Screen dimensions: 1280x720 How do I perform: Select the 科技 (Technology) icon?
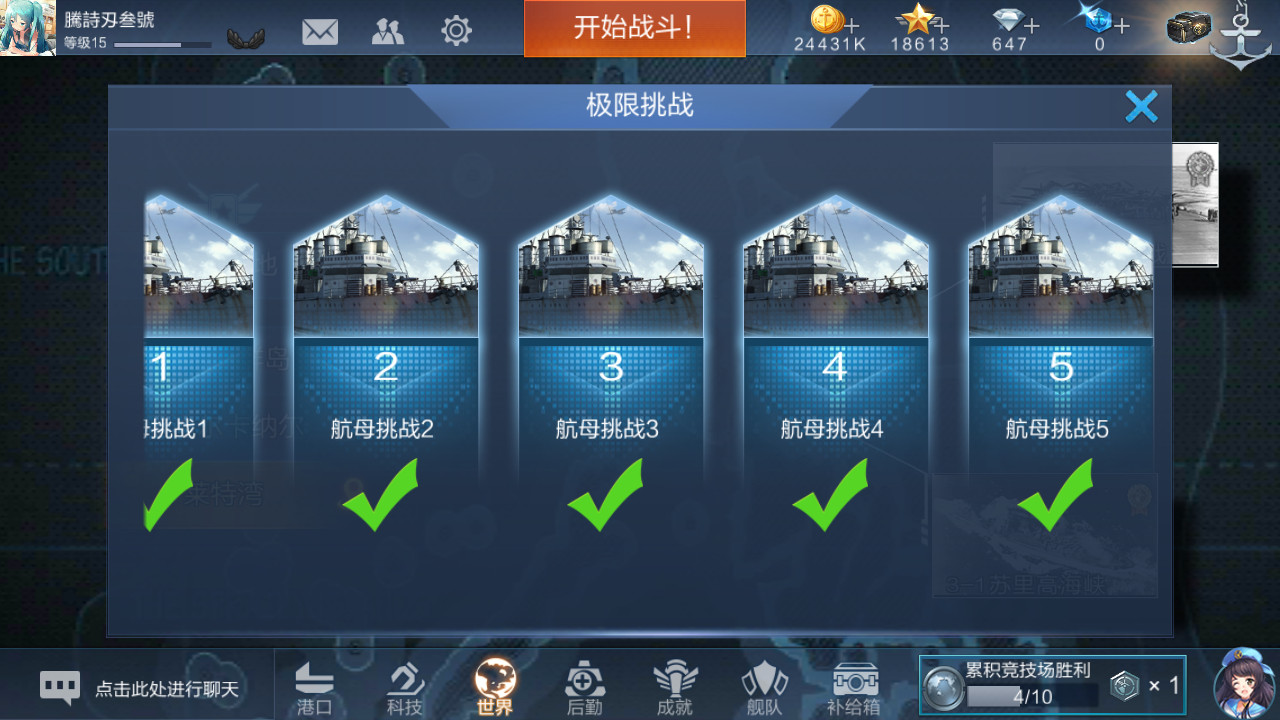404,685
